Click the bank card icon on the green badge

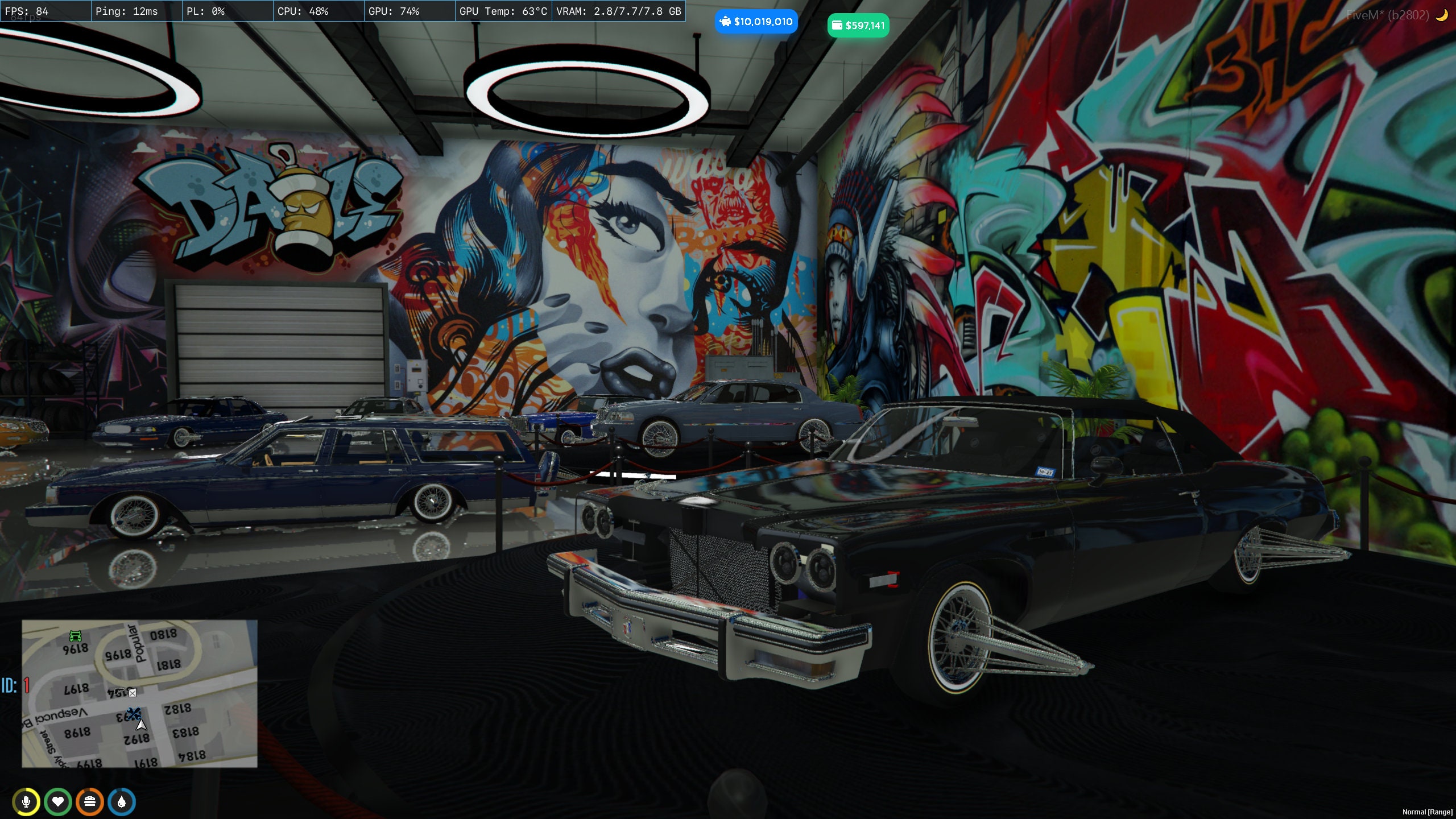click(837, 25)
